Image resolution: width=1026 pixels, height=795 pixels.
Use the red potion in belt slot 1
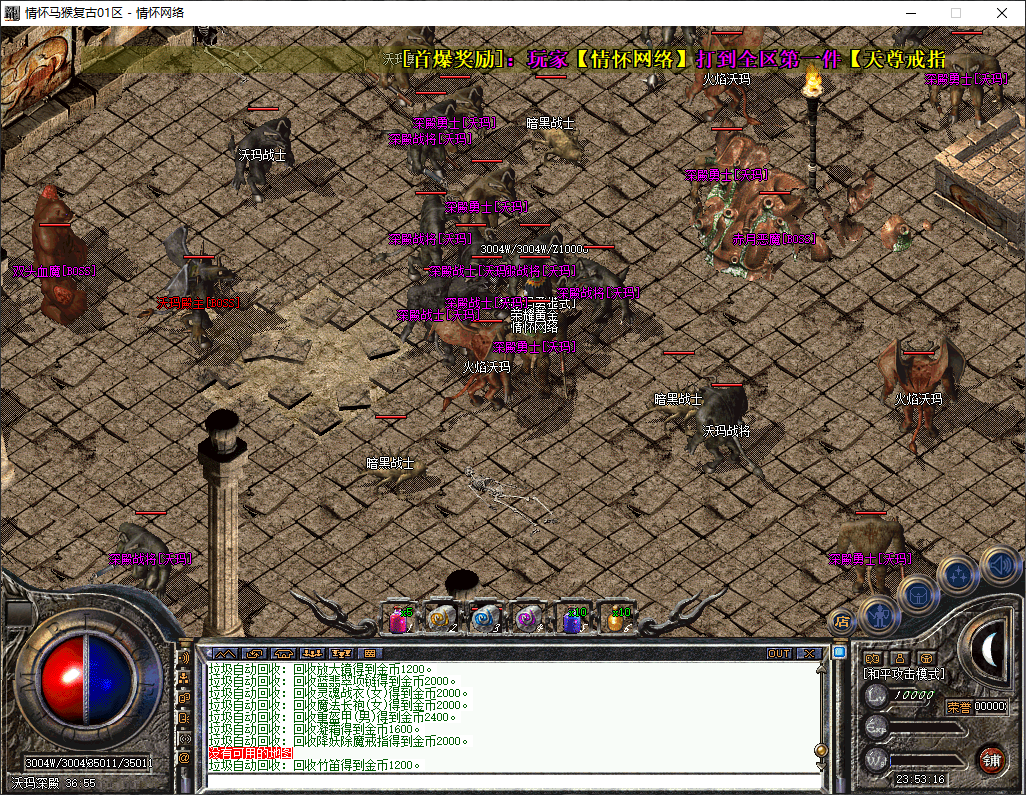[399, 620]
